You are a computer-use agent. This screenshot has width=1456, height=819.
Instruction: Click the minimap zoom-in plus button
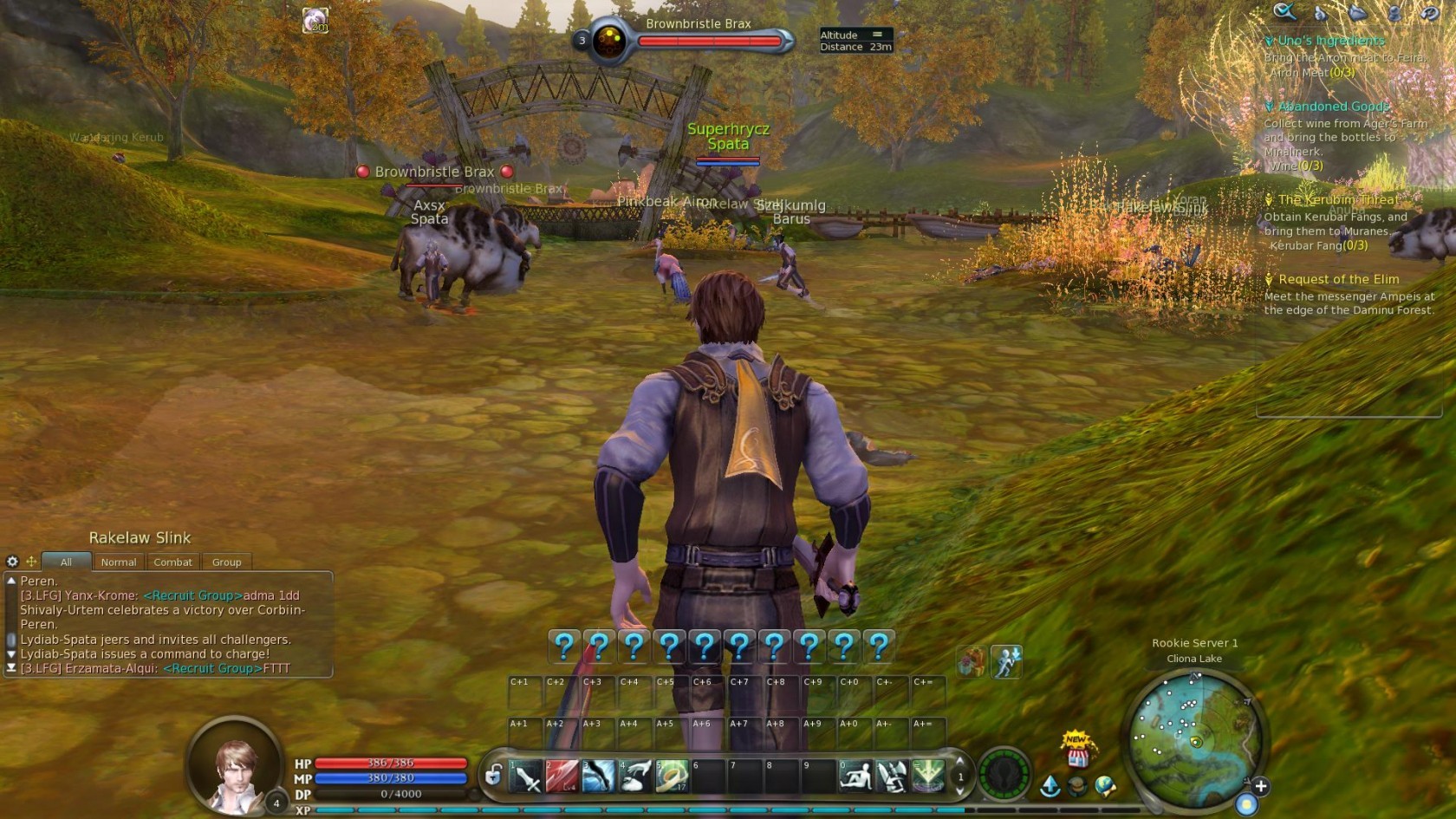coord(1261,786)
